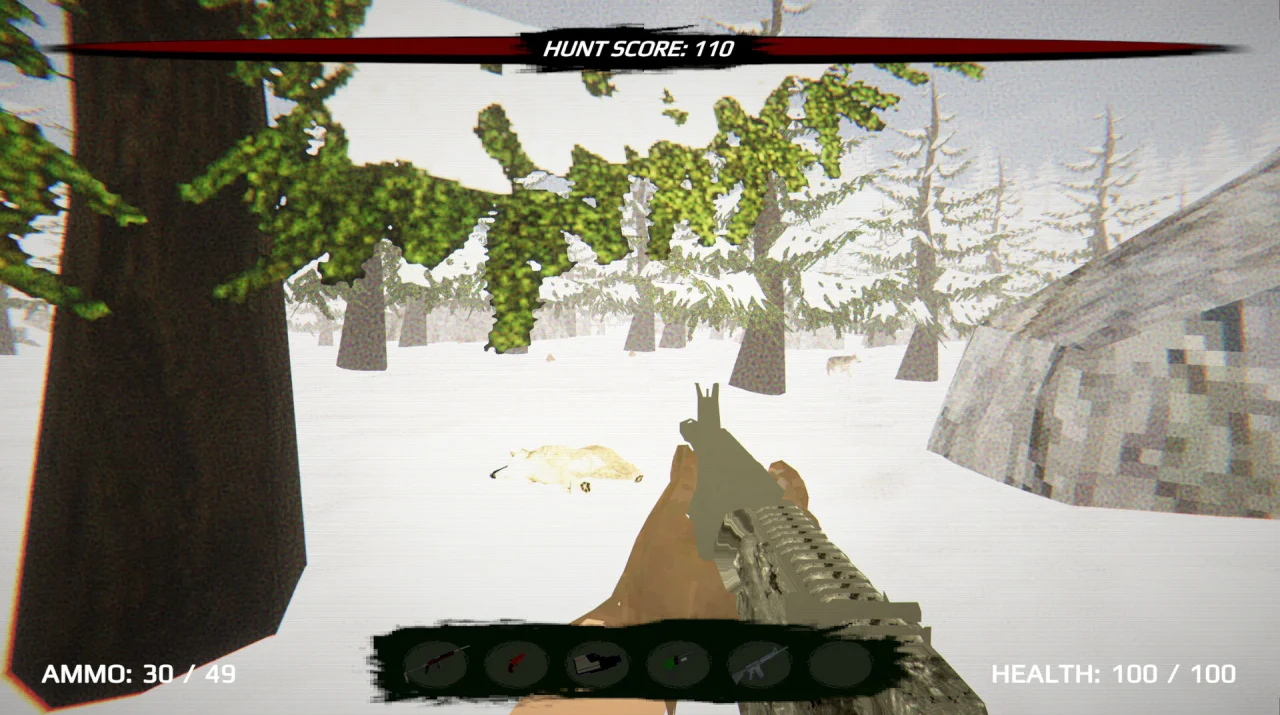This screenshot has width=1280, height=715.
Task: Choose the small red flare gun slot
Action: coord(516,663)
